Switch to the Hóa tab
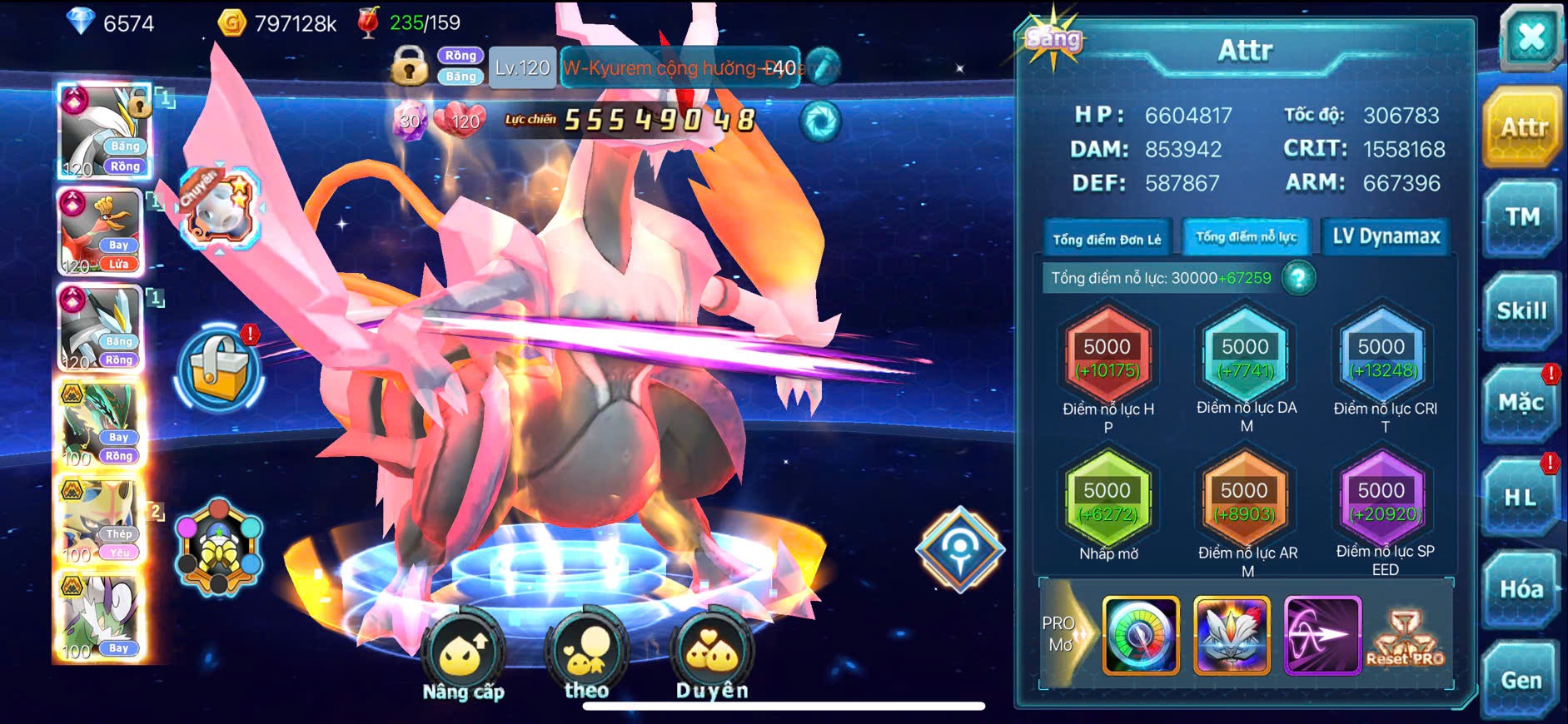 click(1521, 589)
